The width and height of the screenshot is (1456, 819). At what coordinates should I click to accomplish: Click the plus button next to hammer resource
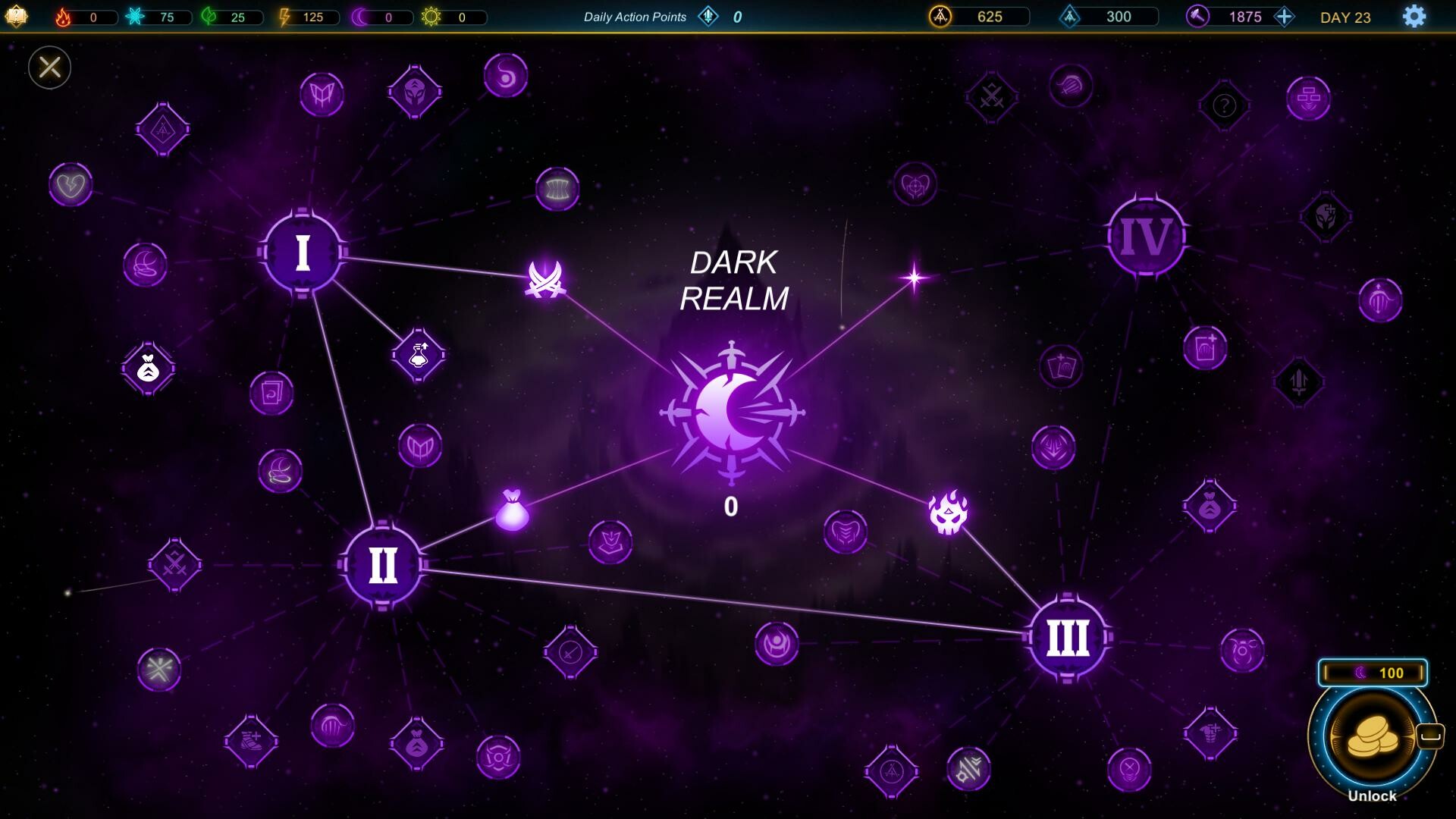click(1285, 15)
